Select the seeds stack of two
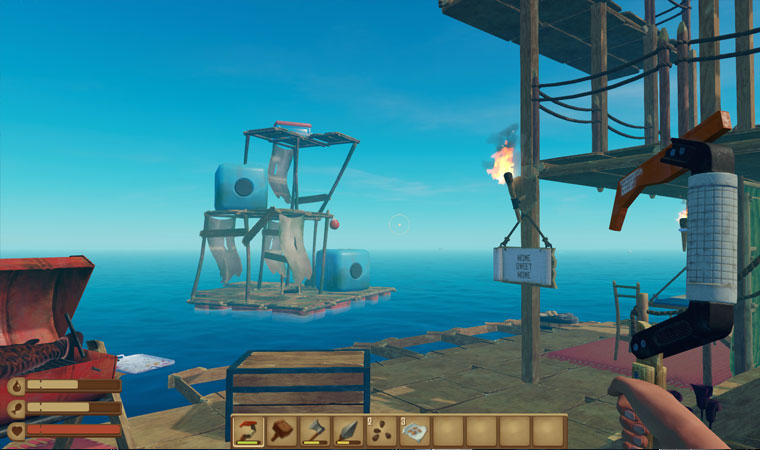Screen dimensions: 760x450 (x=381, y=431)
